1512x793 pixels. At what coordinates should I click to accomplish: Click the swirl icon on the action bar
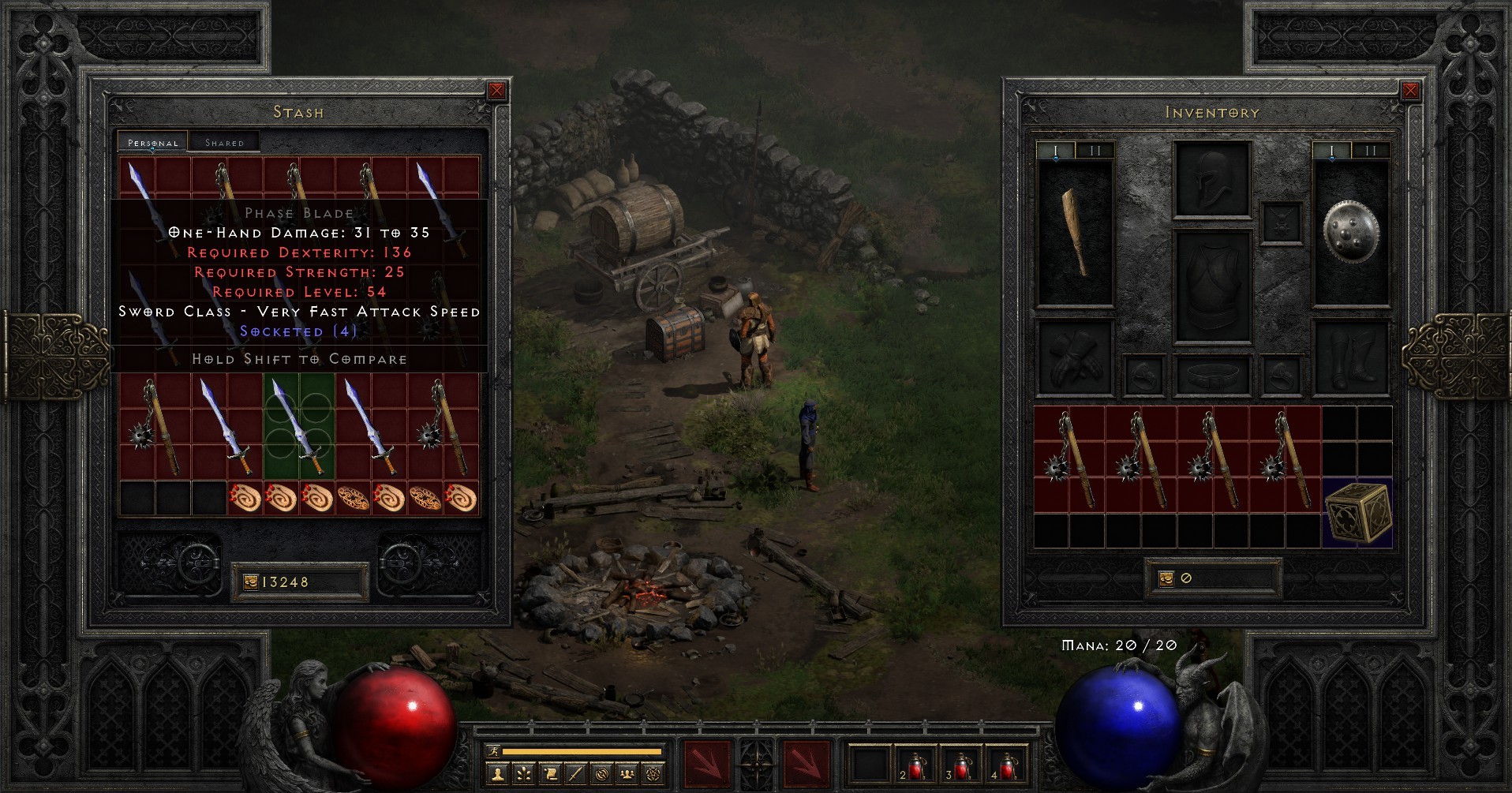[x=601, y=773]
